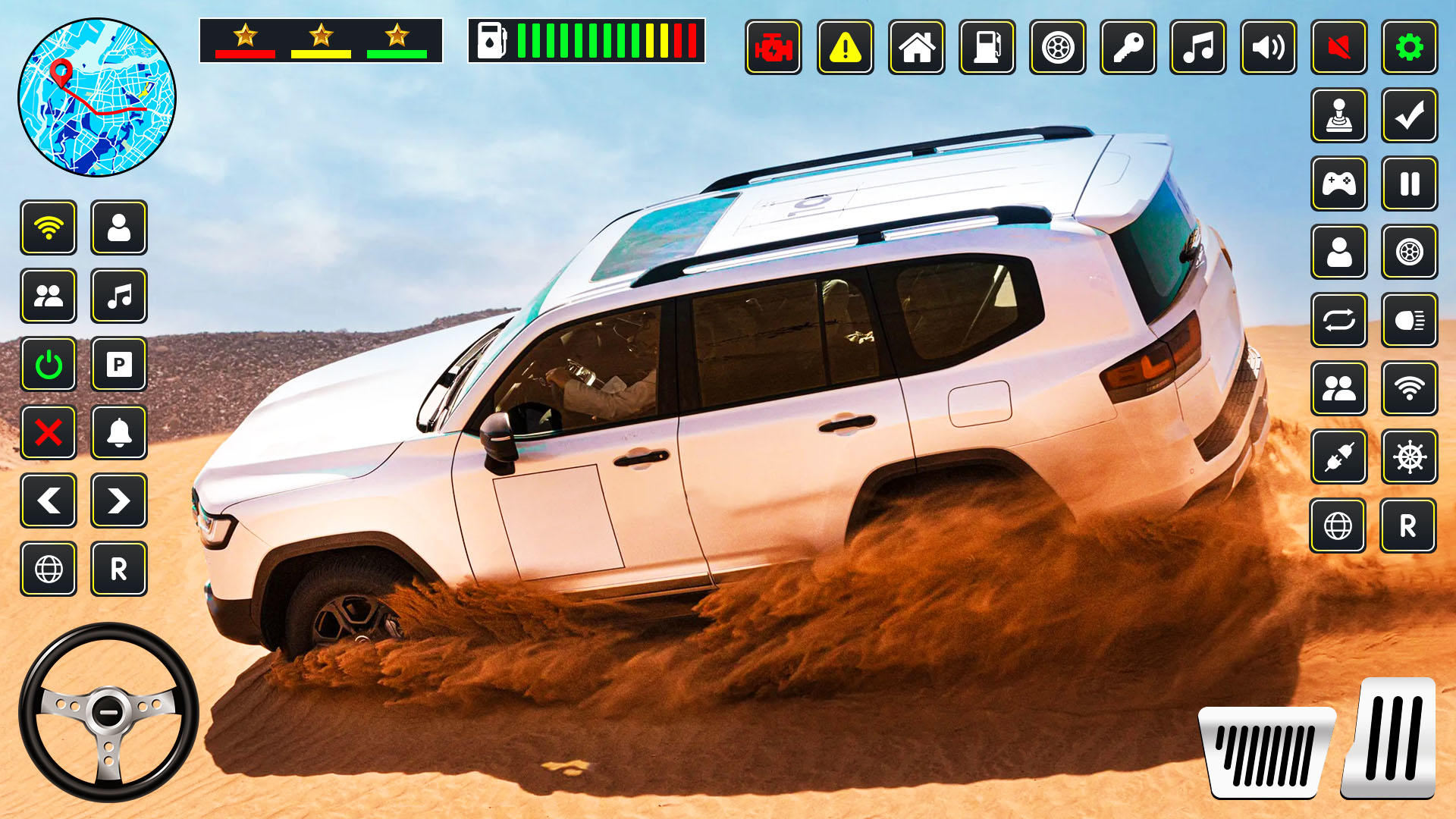Open the ship-wheel steering mode icon
Viewport: 1456px width, 819px height.
[1408, 457]
